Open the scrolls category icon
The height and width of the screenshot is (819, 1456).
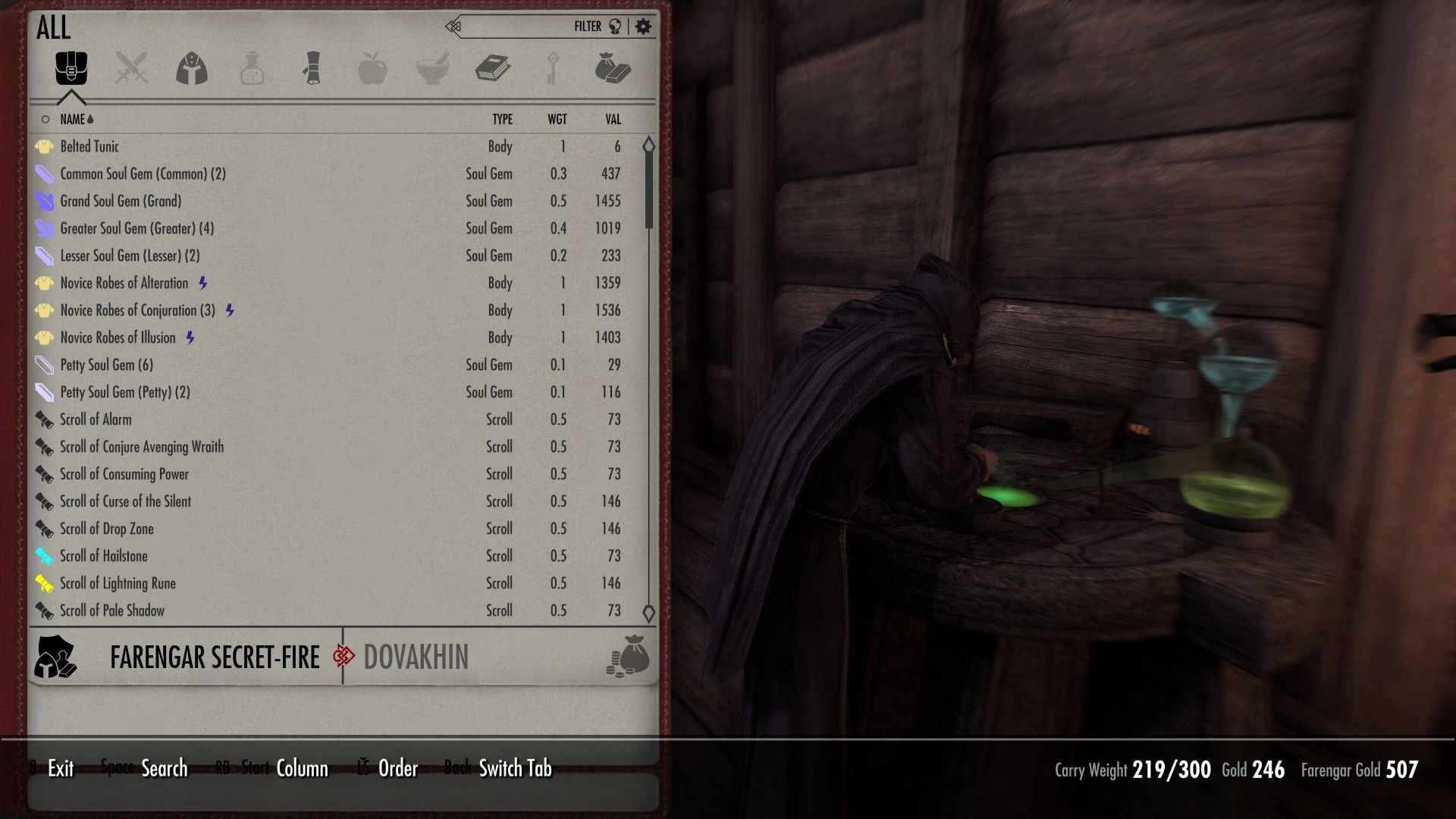tap(312, 68)
